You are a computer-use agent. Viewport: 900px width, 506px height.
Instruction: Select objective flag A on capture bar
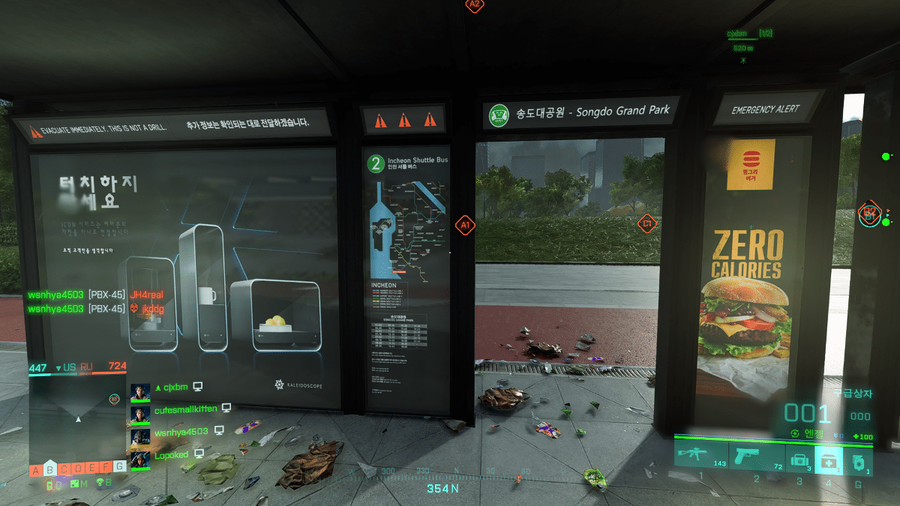click(37, 468)
